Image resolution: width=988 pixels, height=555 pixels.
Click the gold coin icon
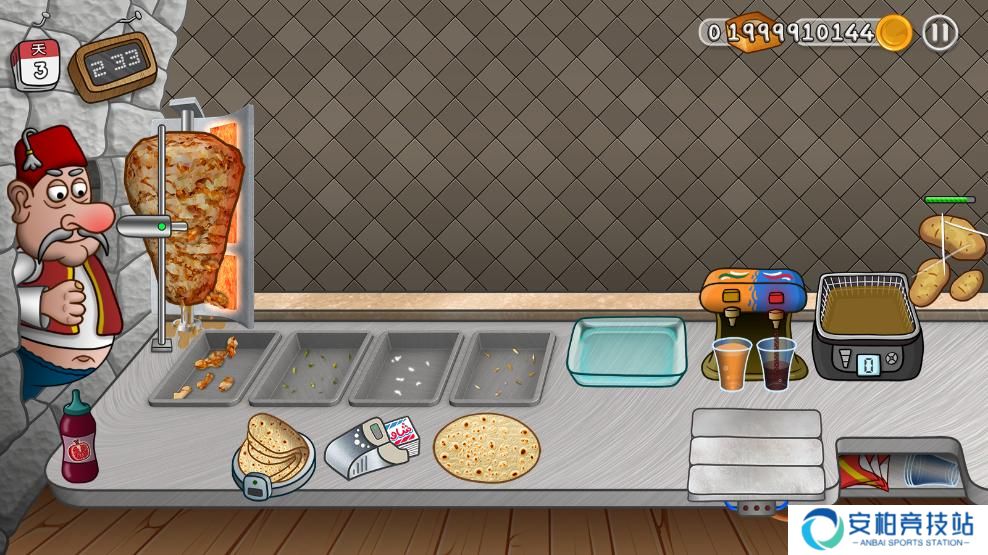coord(894,33)
